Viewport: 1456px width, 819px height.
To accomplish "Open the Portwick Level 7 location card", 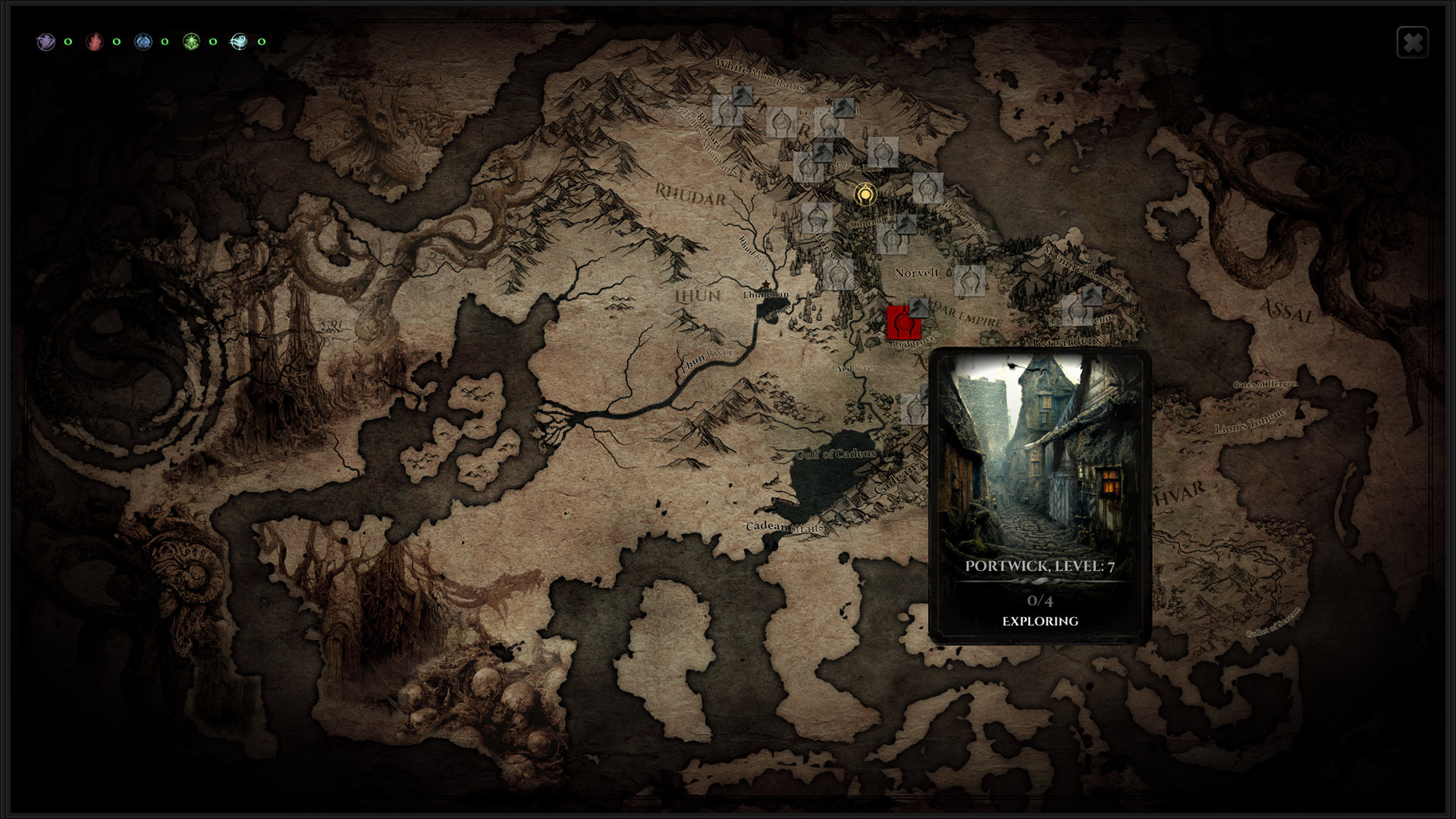I will click(x=1040, y=496).
